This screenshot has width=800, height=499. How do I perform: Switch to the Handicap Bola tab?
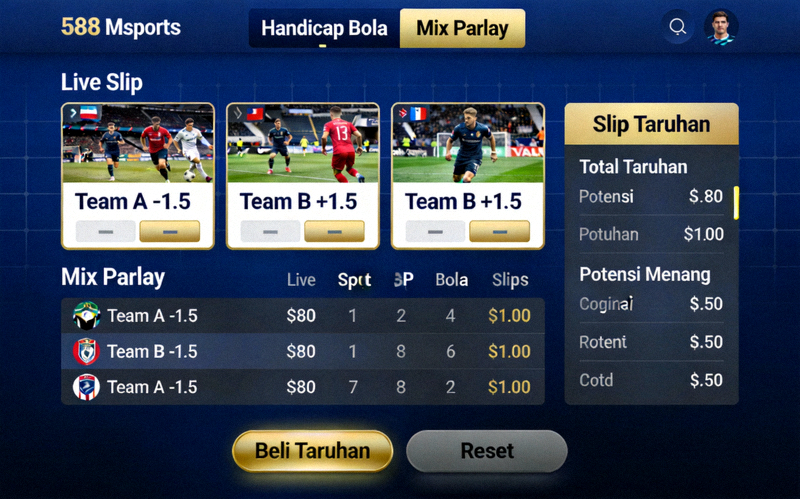coord(324,29)
